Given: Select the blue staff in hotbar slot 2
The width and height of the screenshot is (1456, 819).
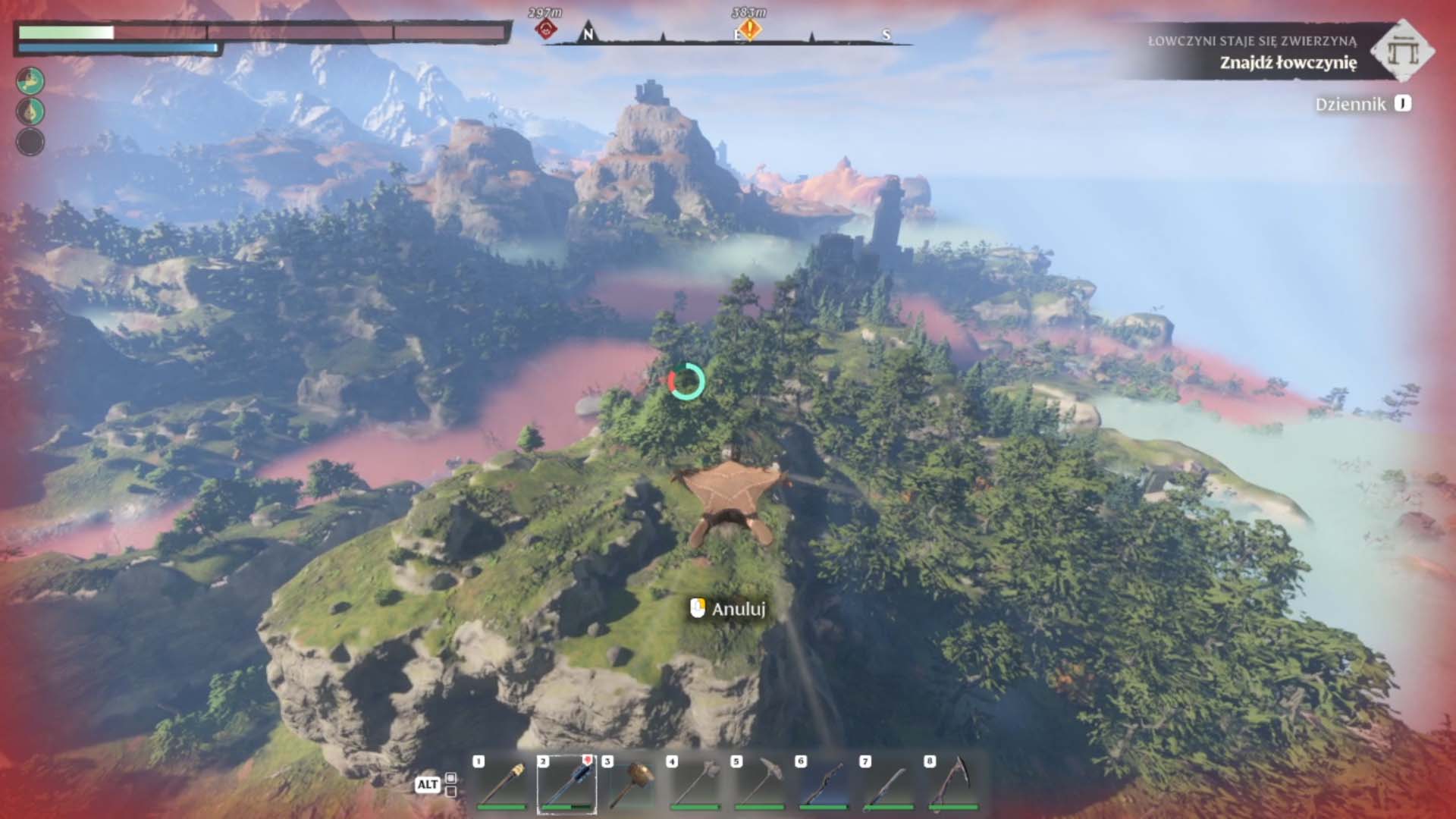Looking at the screenshot, I should pyautogui.click(x=566, y=784).
